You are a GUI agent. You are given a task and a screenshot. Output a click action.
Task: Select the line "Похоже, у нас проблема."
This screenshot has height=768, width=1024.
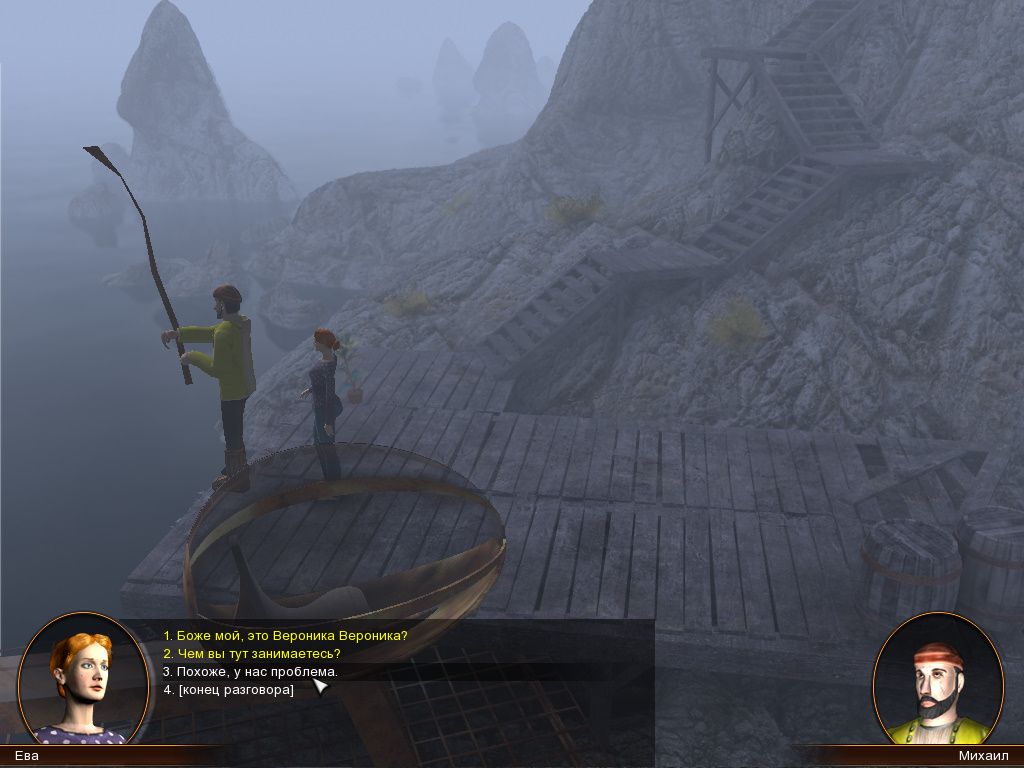250,672
